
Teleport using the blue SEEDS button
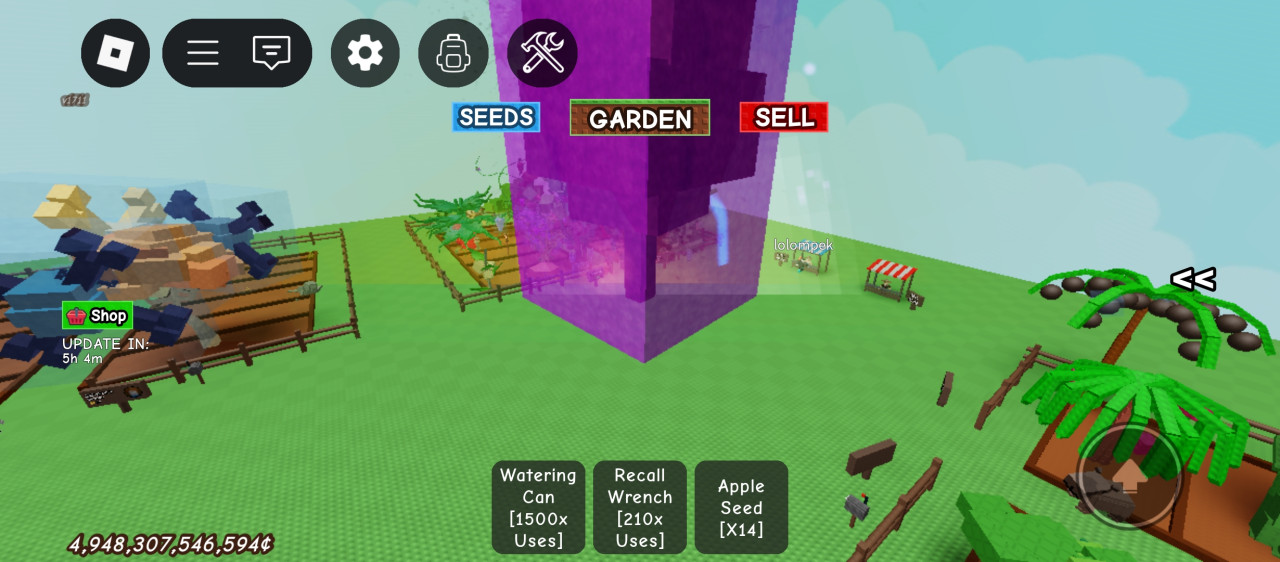[x=496, y=117]
